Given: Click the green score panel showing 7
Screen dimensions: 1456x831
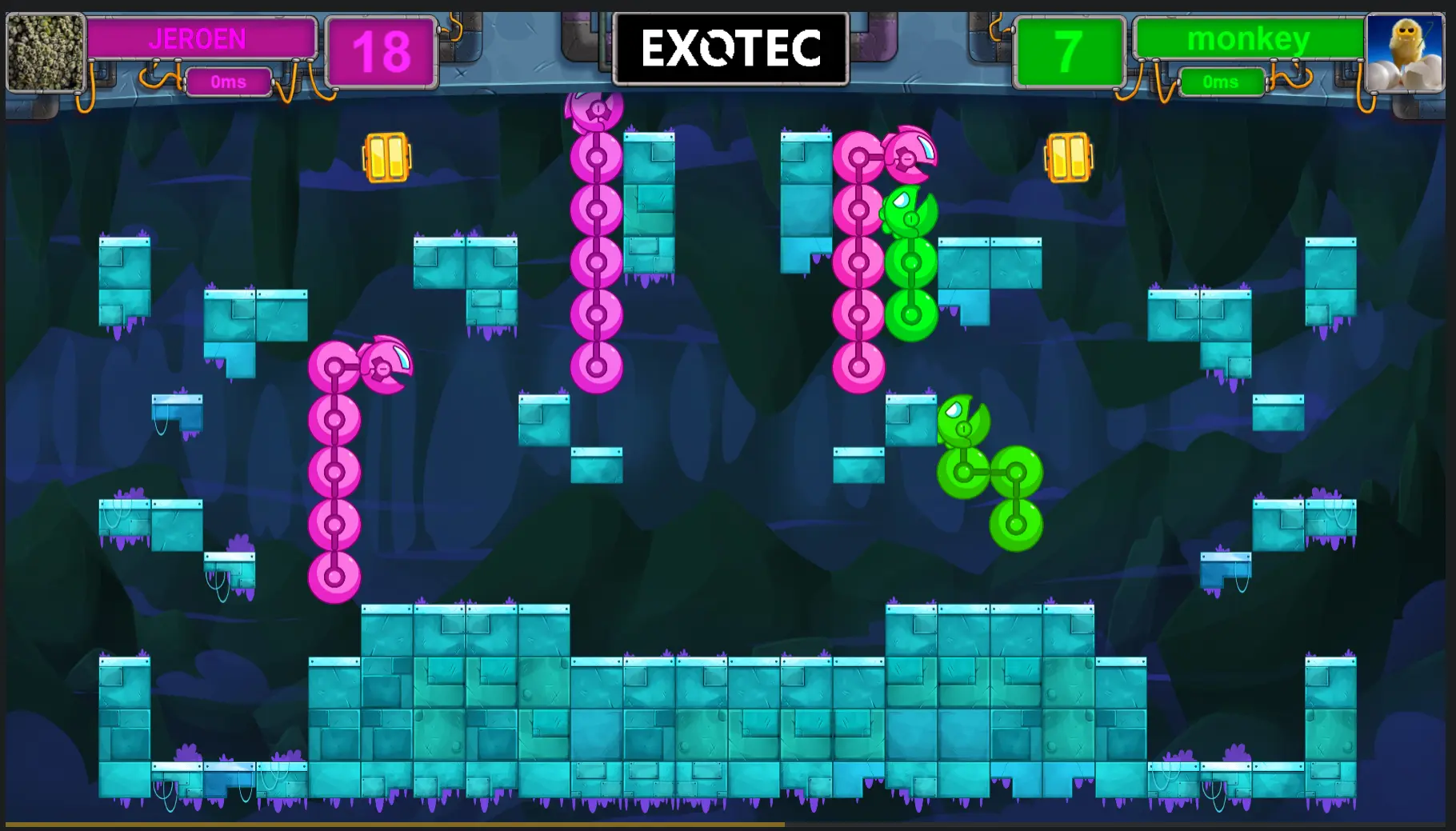Looking at the screenshot, I should (x=1070, y=50).
